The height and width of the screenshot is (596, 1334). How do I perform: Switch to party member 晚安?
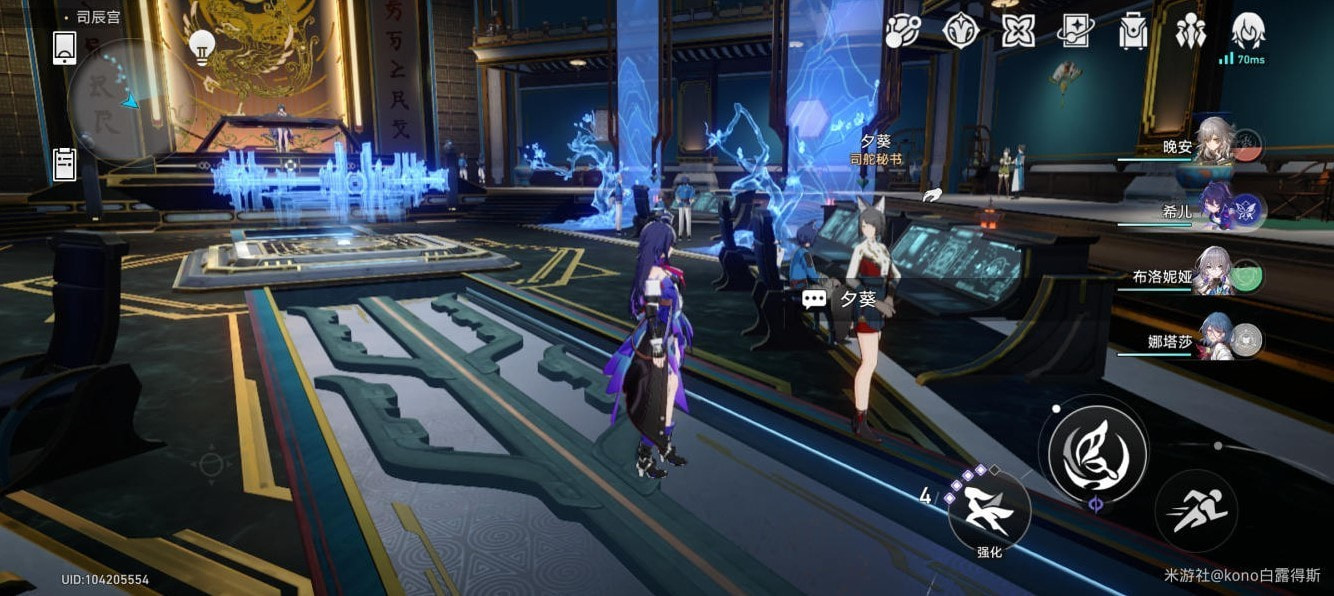click(x=1215, y=146)
